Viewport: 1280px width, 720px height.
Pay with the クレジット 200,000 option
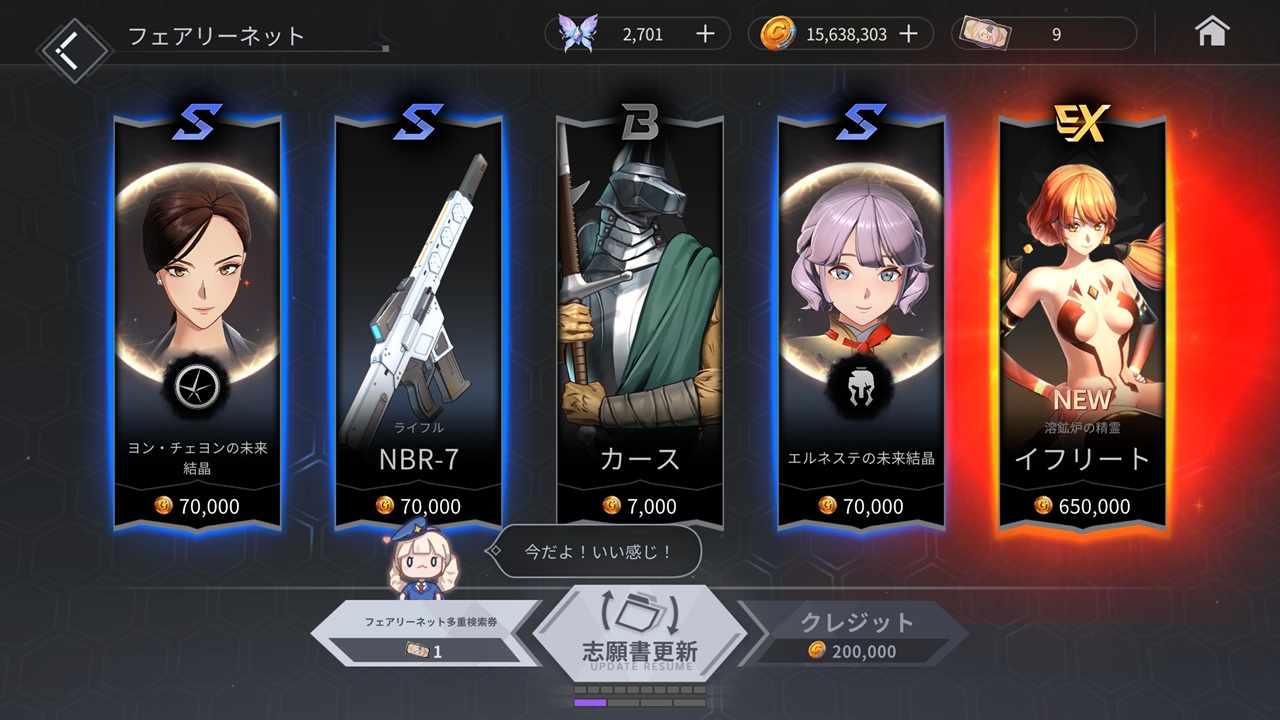[855, 635]
